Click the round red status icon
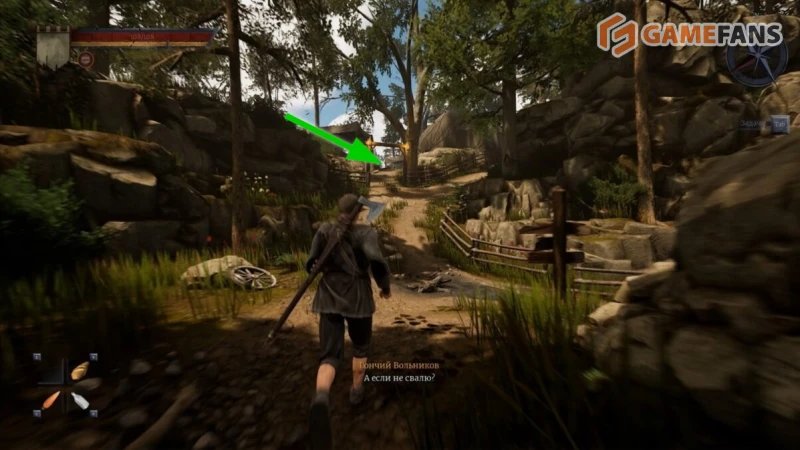The image size is (800, 450). pyautogui.click(x=86, y=60)
